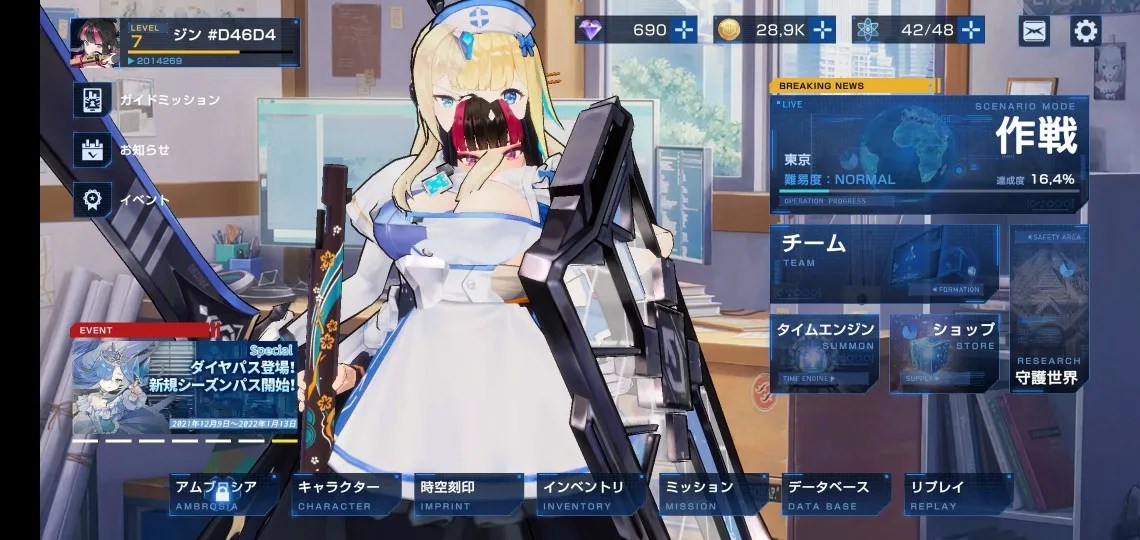Refill energy with the plus button
The width and height of the screenshot is (1140, 540).
[969, 30]
